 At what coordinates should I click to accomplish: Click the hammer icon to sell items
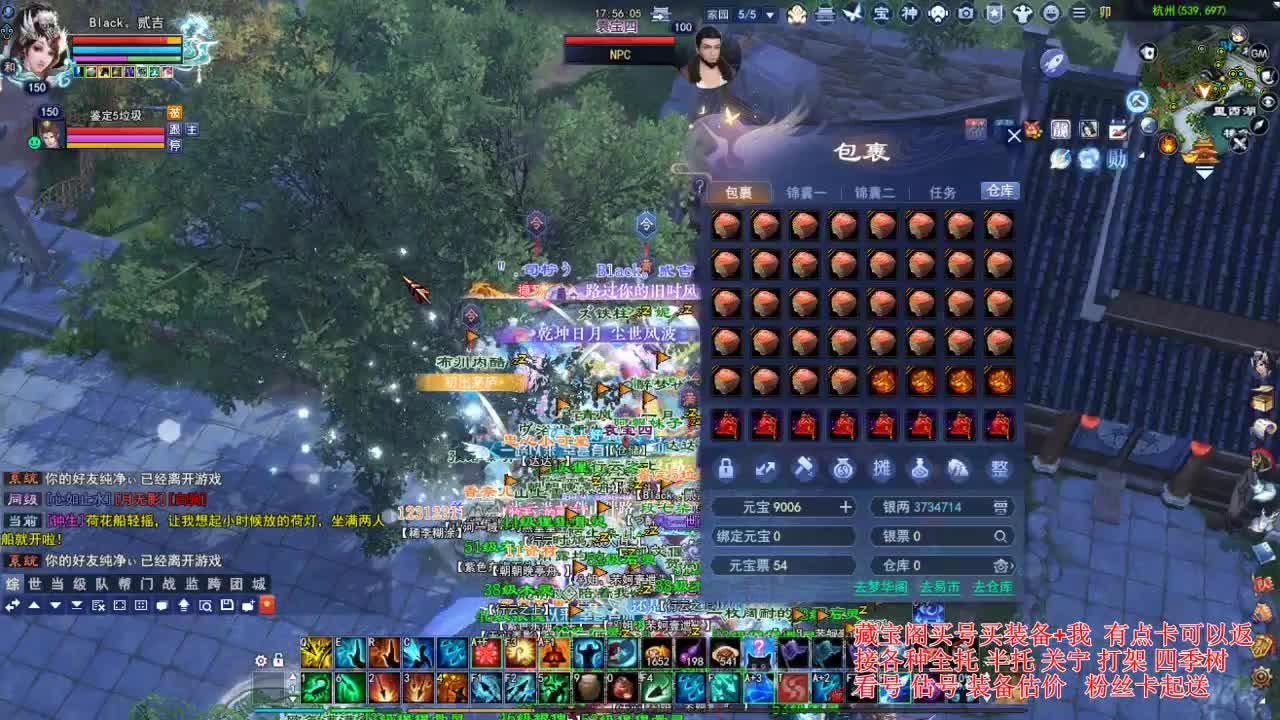click(805, 468)
